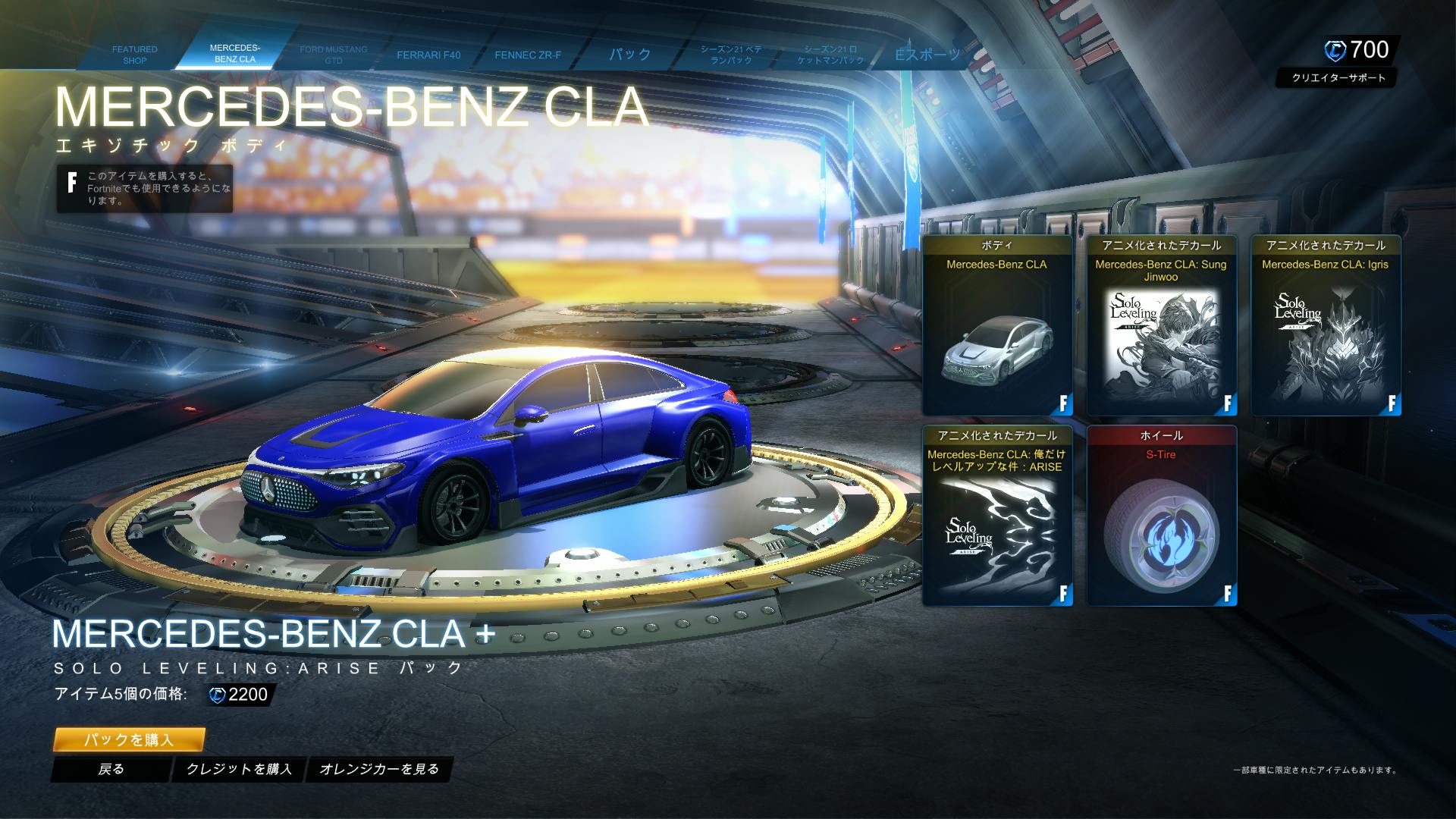Show the シーズン21 ベテランパック tab
1456x819 pixels.
(x=730, y=55)
